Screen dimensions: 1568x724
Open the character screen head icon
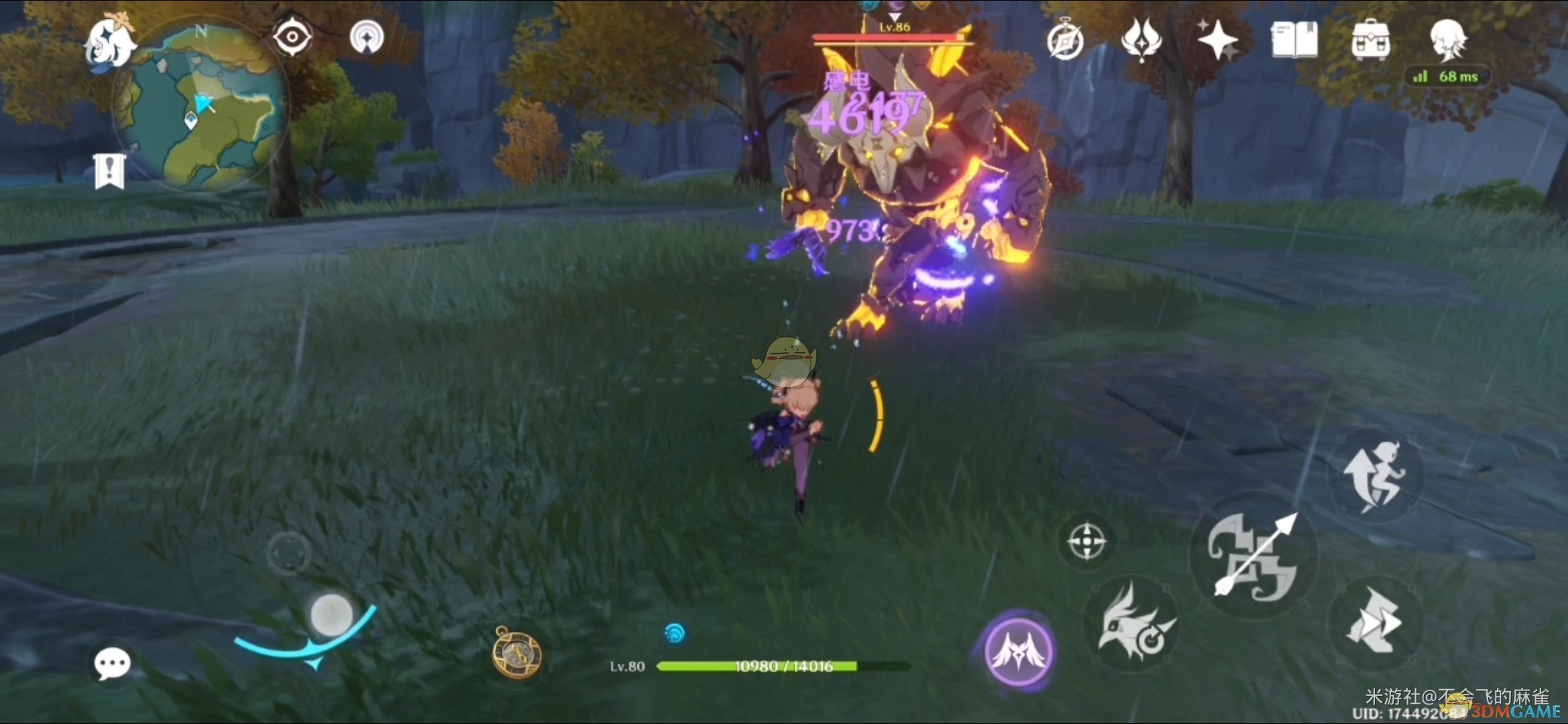pos(1447,39)
